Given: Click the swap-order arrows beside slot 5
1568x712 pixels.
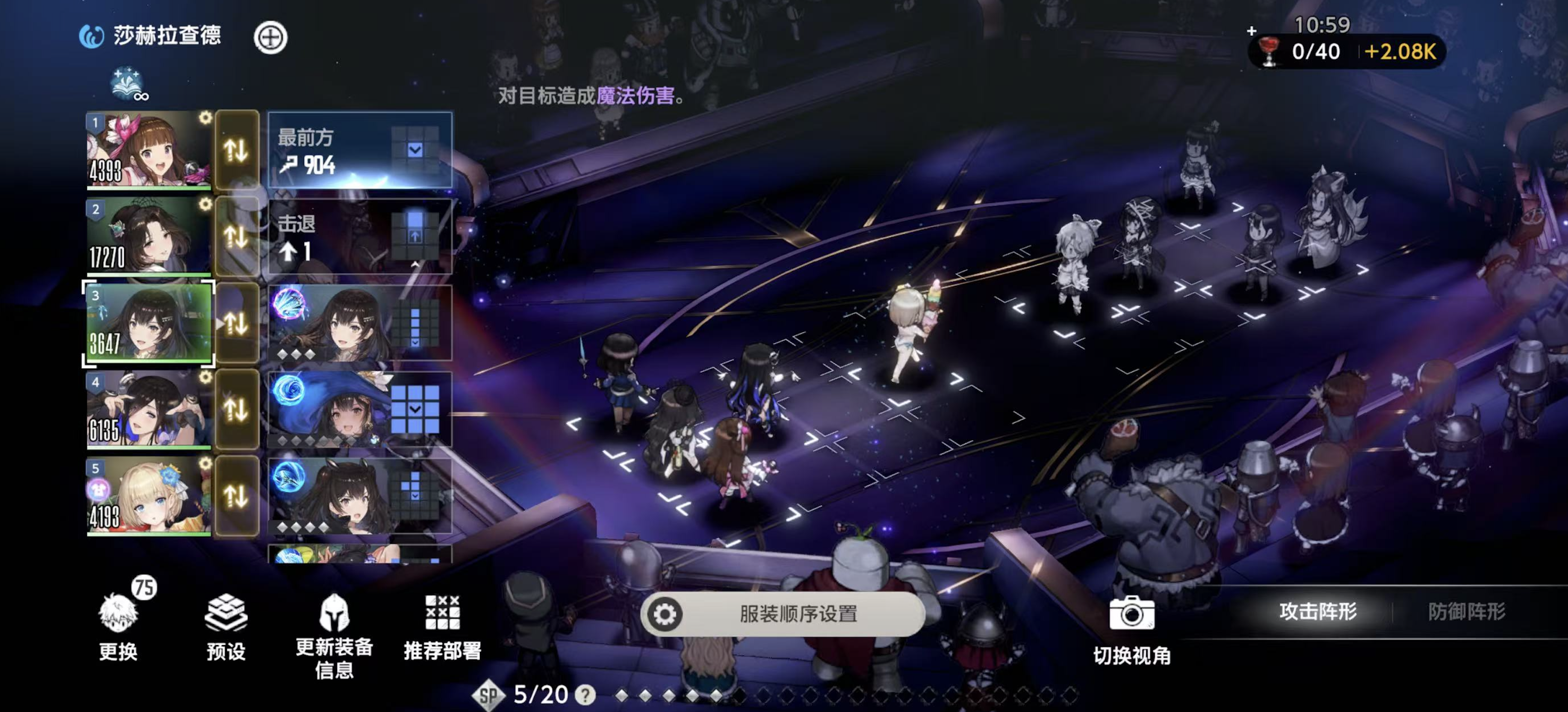Looking at the screenshot, I should pyautogui.click(x=236, y=496).
